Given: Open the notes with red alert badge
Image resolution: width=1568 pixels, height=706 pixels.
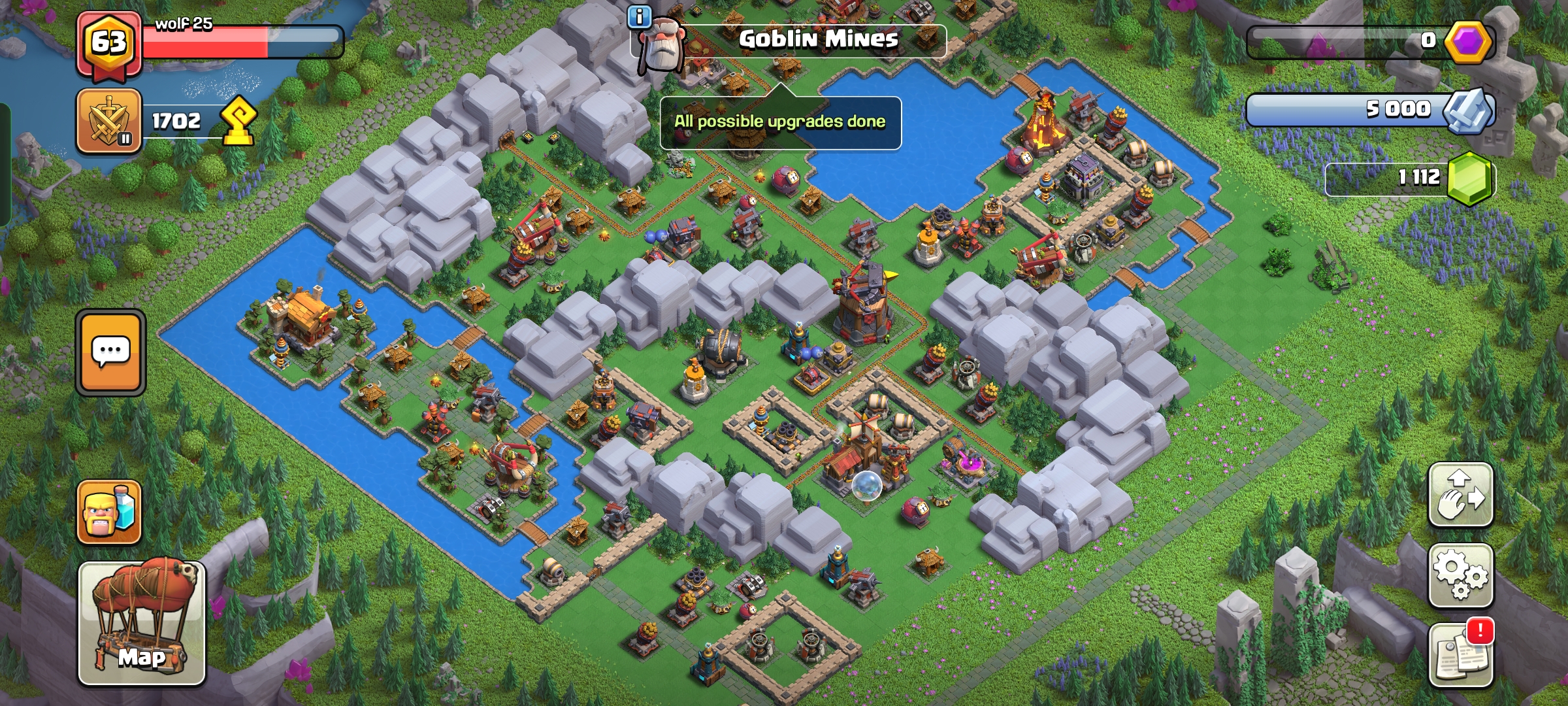Looking at the screenshot, I should [x=1460, y=655].
